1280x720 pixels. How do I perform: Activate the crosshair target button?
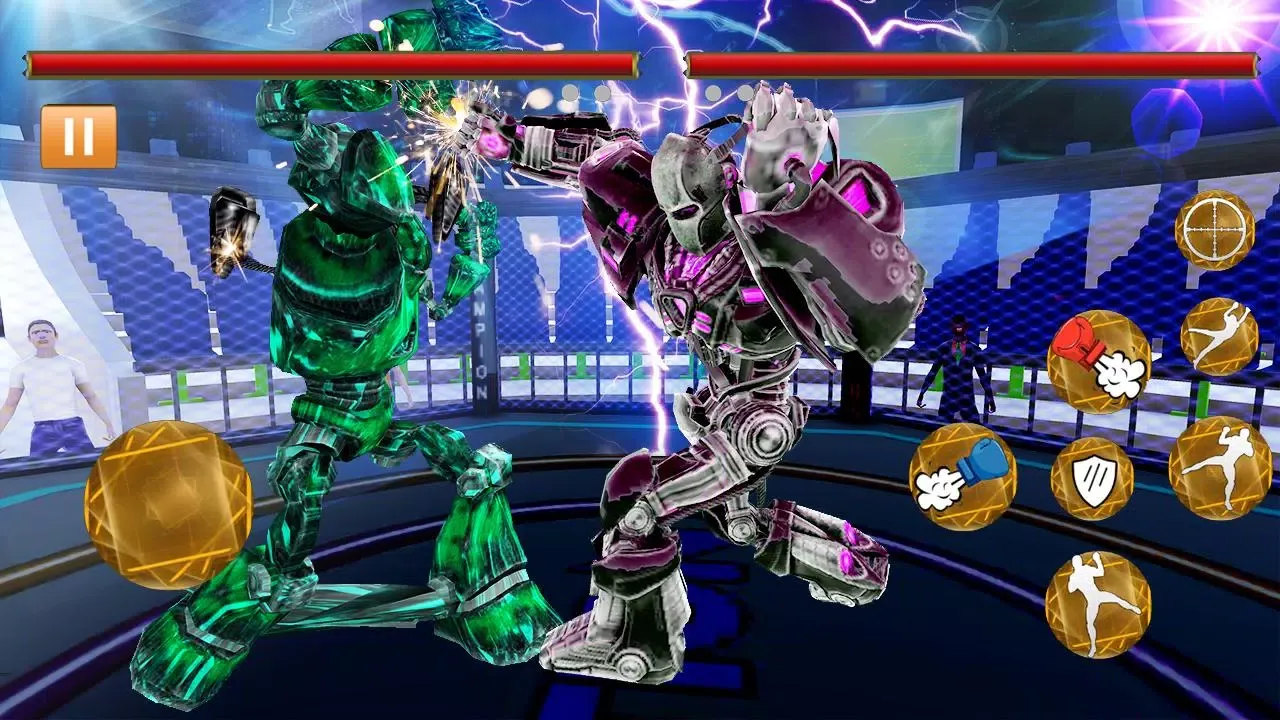[x=1214, y=229]
